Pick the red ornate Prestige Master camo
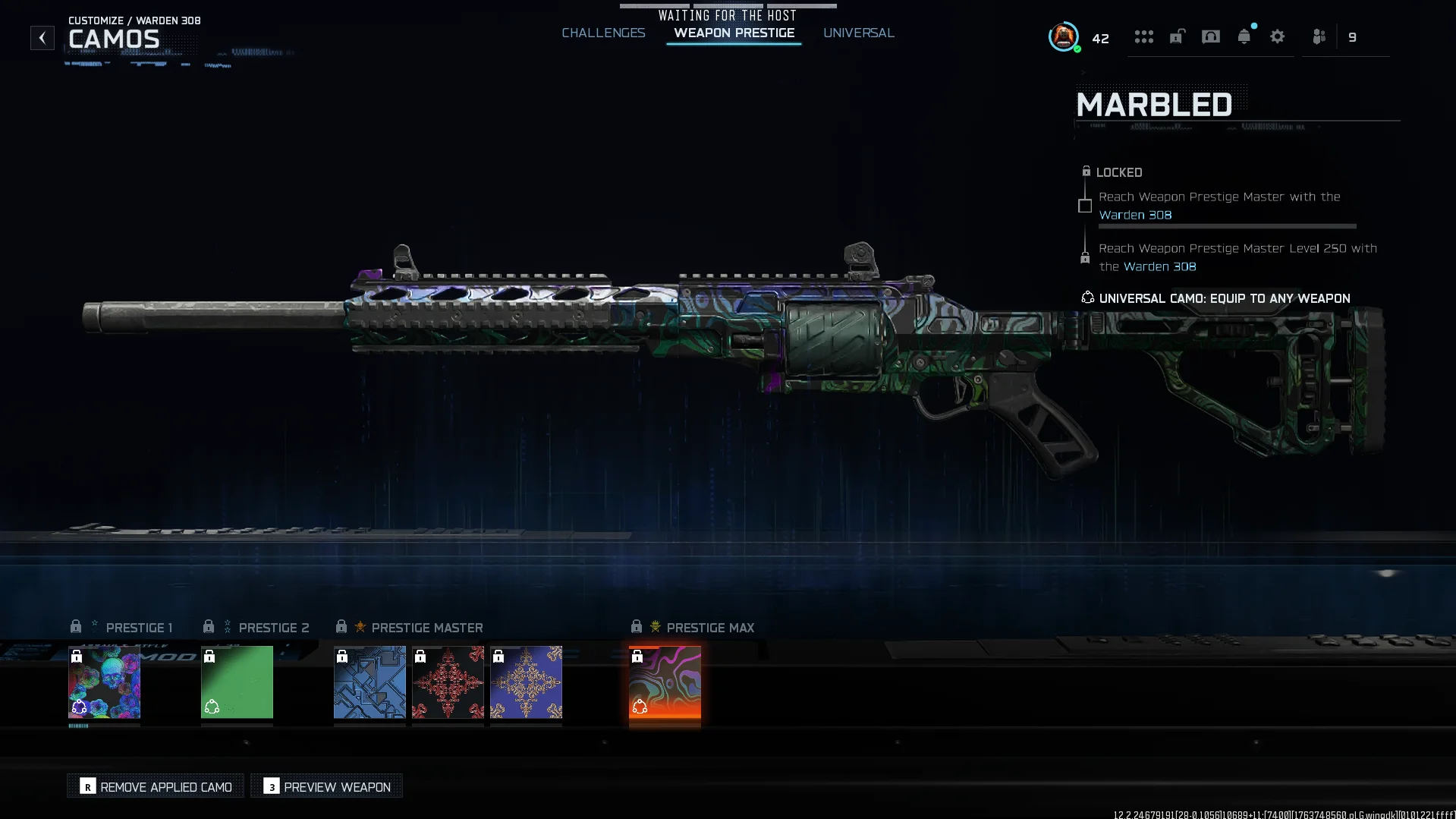Image resolution: width=1456 pixels, height=819 pixels. pos(448,682)
